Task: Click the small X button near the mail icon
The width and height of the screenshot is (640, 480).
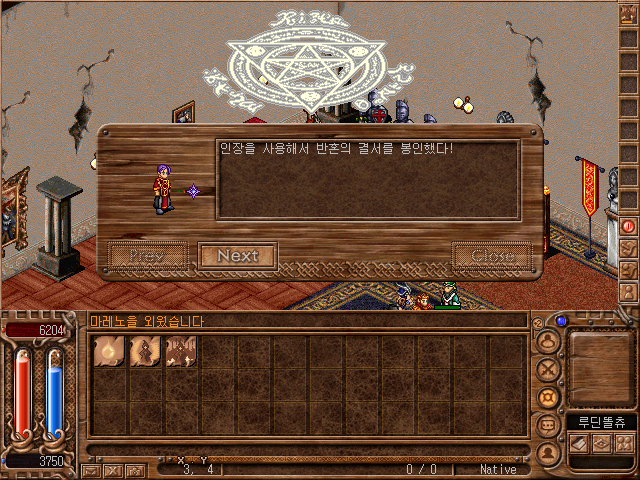Action: (x=112, y=469)
